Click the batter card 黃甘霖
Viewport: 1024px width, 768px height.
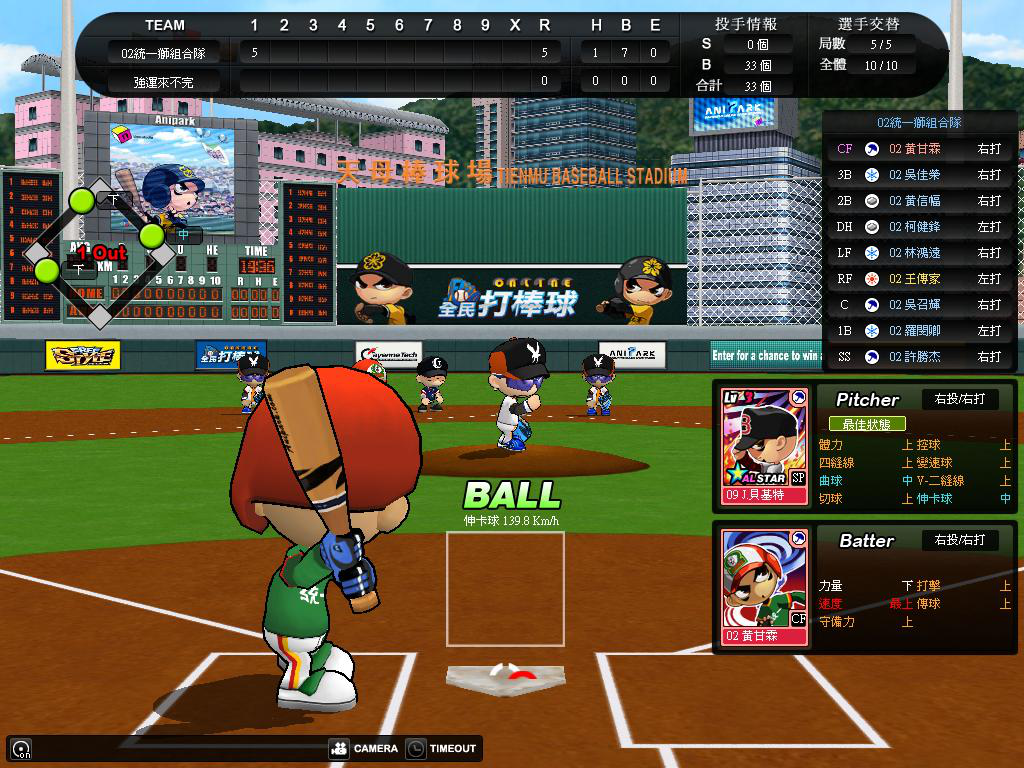764,586
